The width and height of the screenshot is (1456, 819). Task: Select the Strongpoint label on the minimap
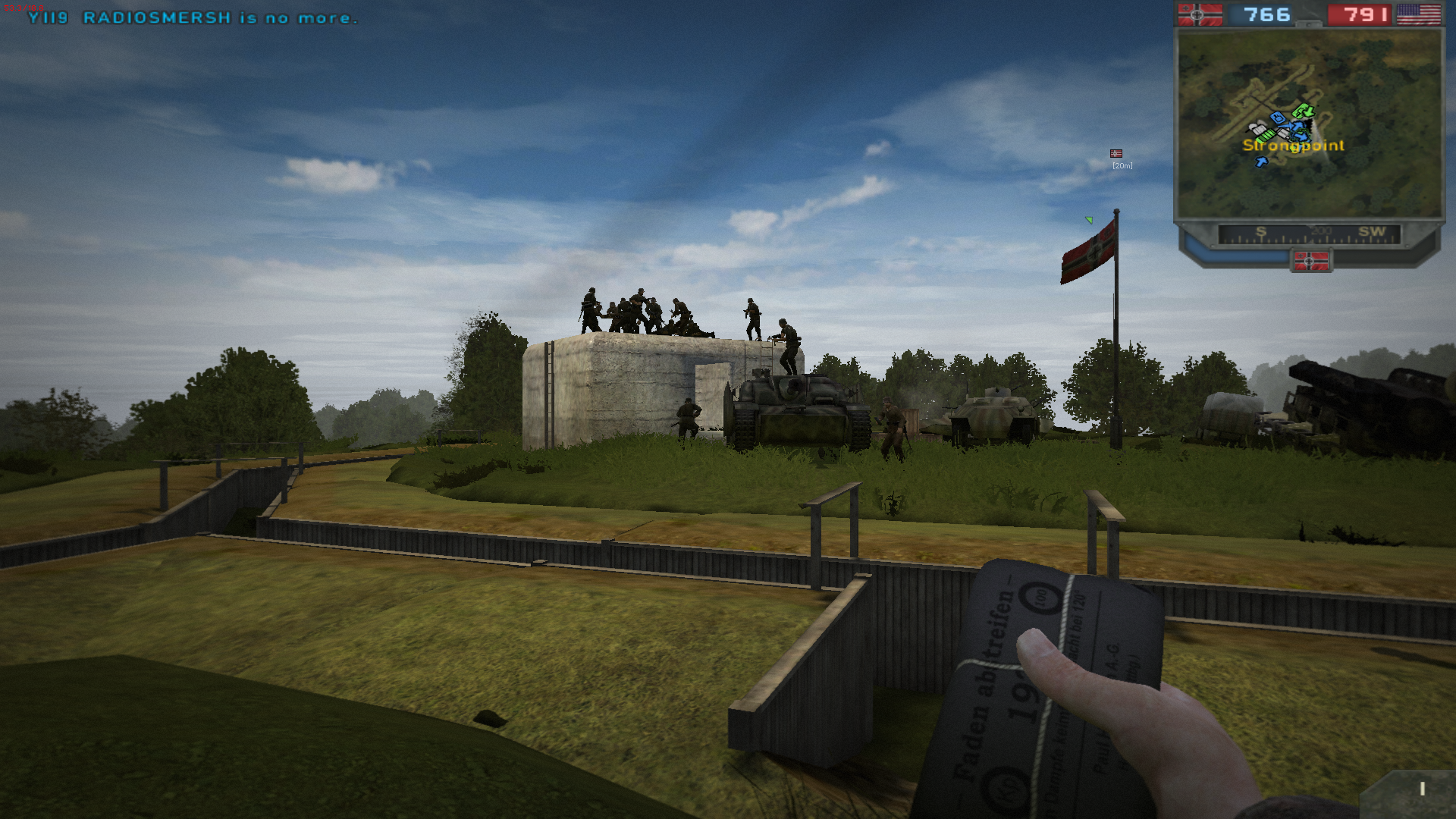point(1293,146)
